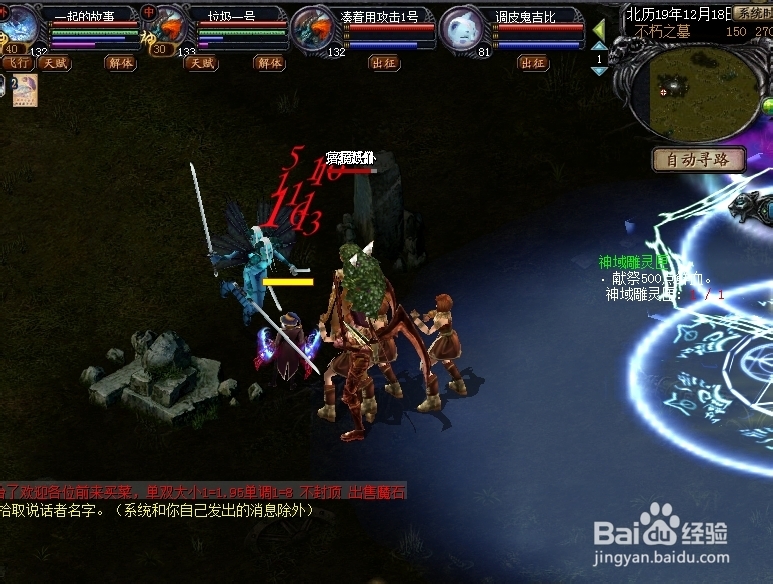Click 解体 under 一起的故事
Image resolution: width=773 pixels, height=584 pixels.
[119, 63]
